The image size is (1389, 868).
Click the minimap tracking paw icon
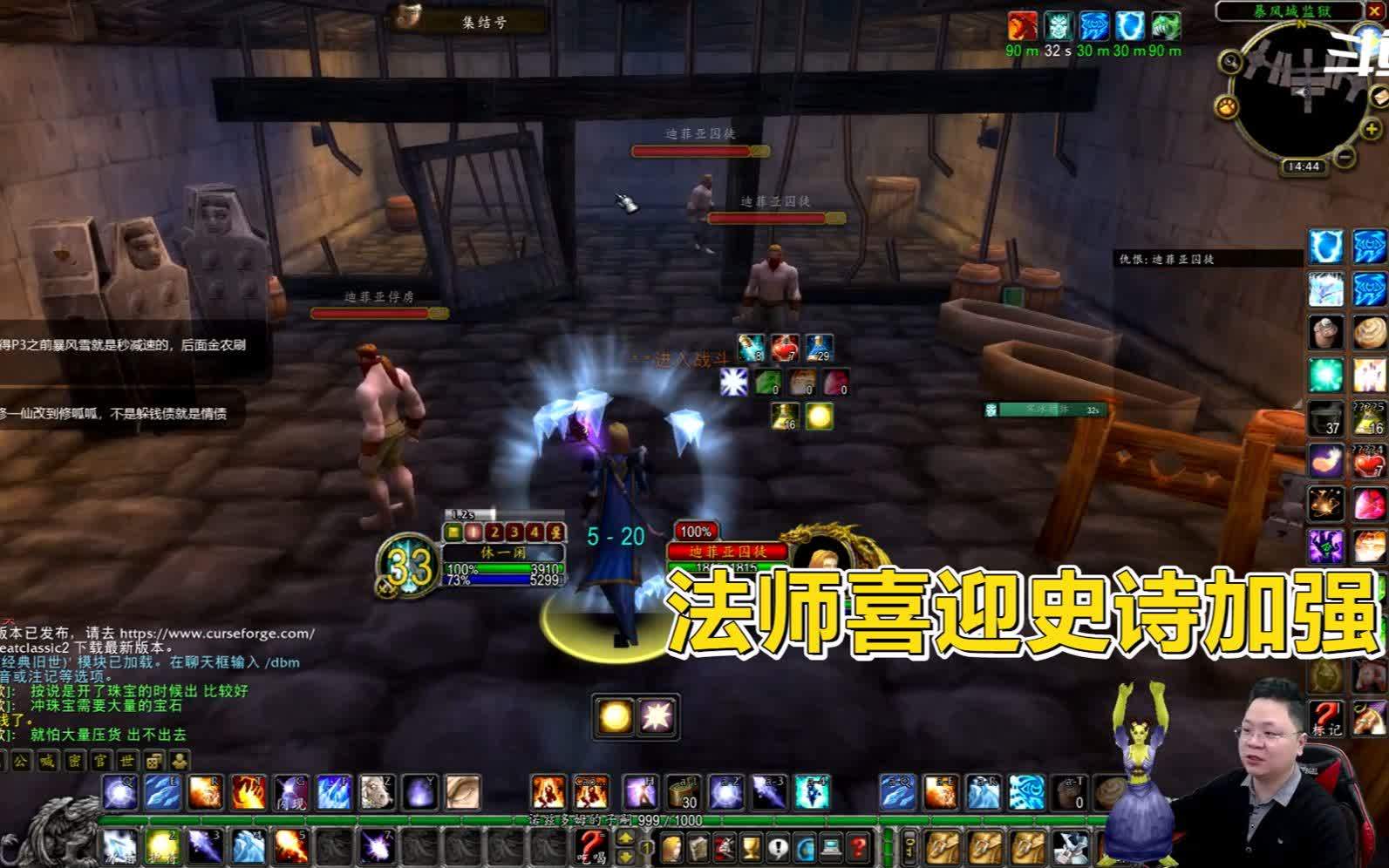tap(1228, 106)
